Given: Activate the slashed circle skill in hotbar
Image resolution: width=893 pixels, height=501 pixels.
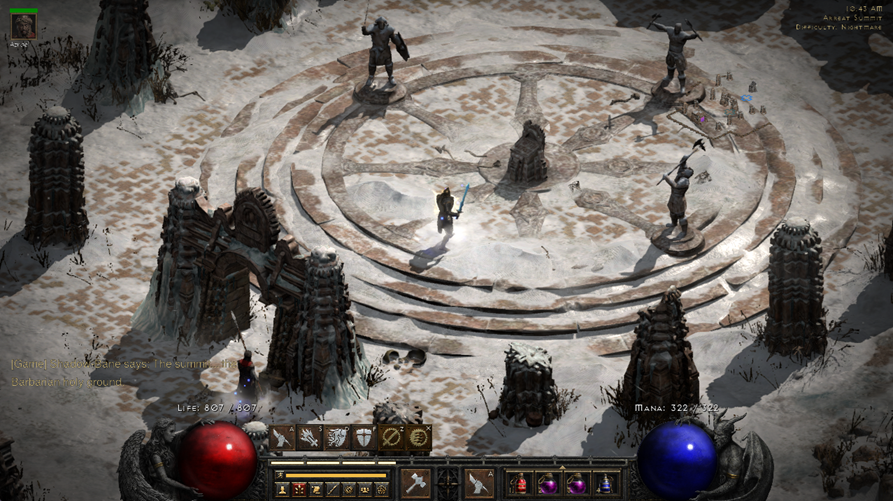Looking at the screenshot, I should click(x=391, y=438).
